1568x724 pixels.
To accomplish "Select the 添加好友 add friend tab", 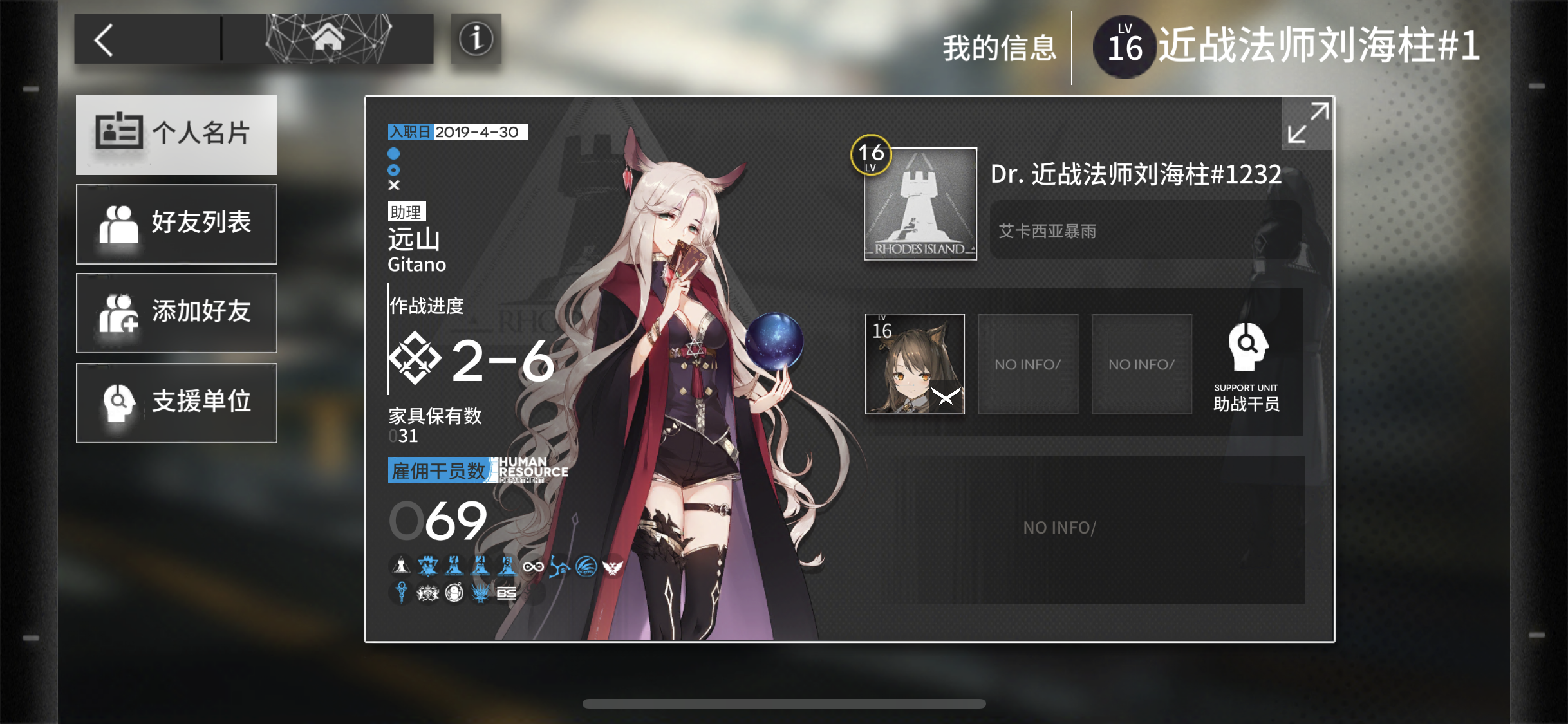I will [x=176, y=312].
